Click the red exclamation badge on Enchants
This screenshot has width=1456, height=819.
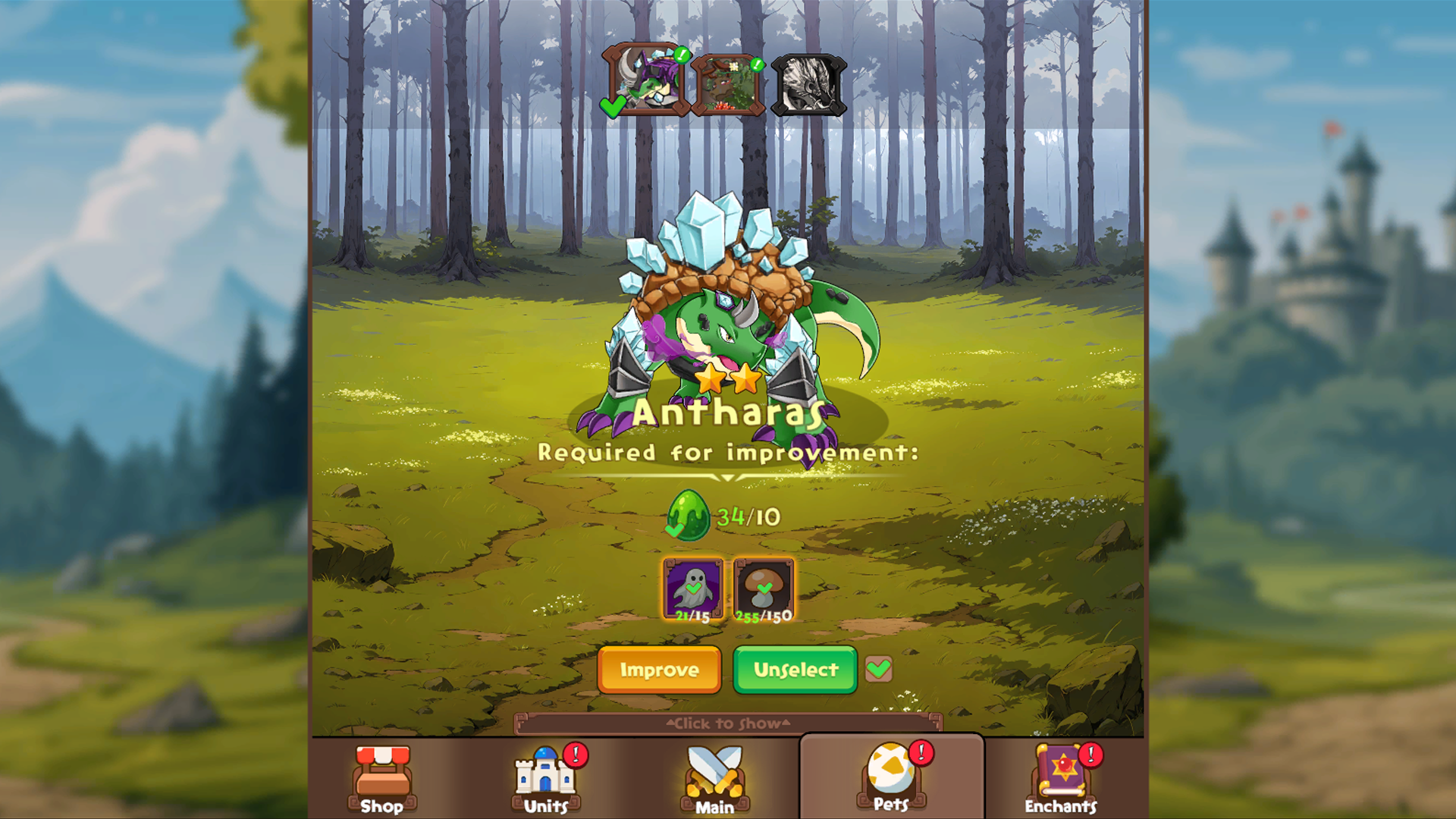pyautogui.click(x=1090, y=755)
